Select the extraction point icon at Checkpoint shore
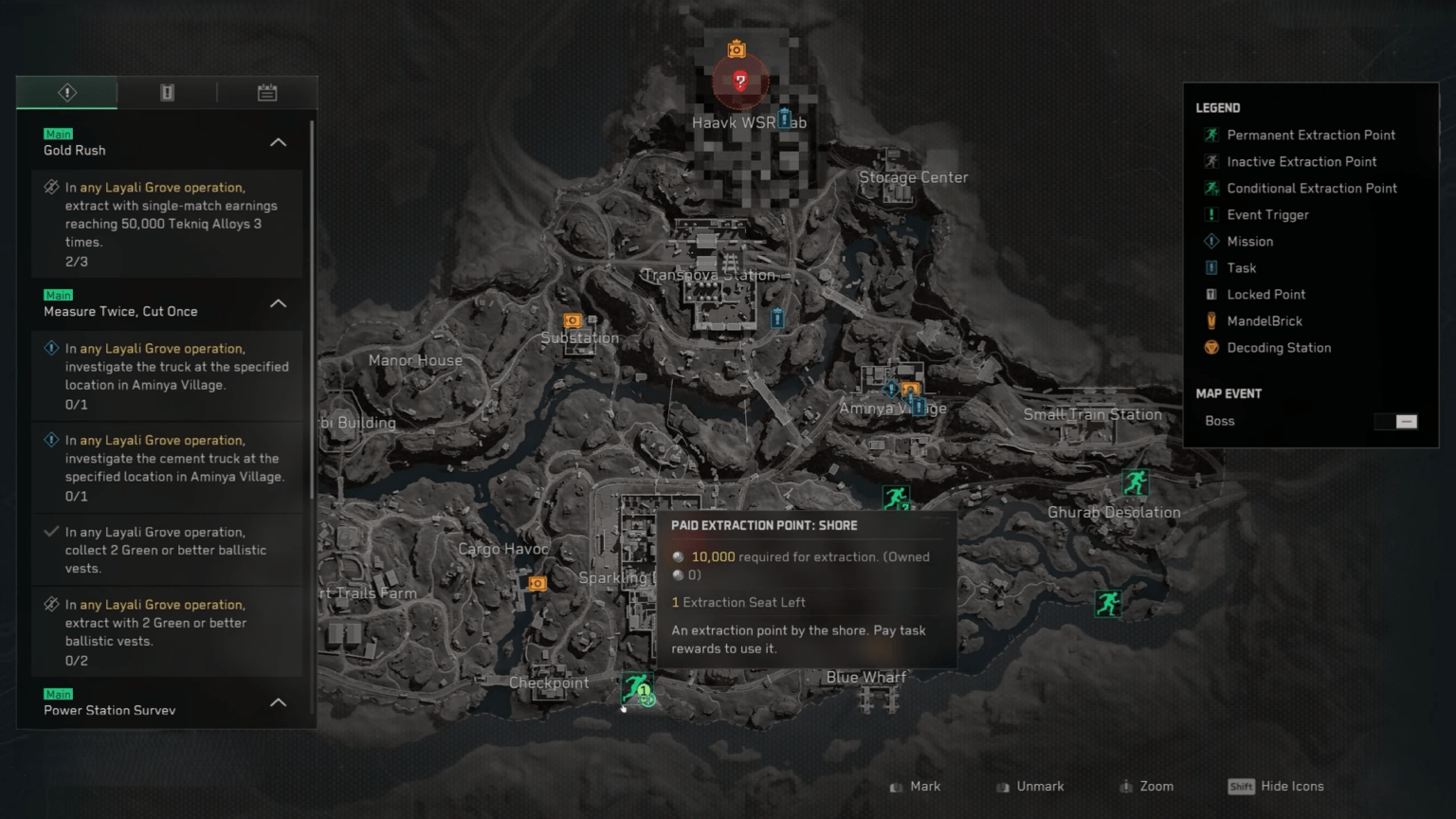The width and height of the screenshot is (1456, 819). (x=635, y=689)
